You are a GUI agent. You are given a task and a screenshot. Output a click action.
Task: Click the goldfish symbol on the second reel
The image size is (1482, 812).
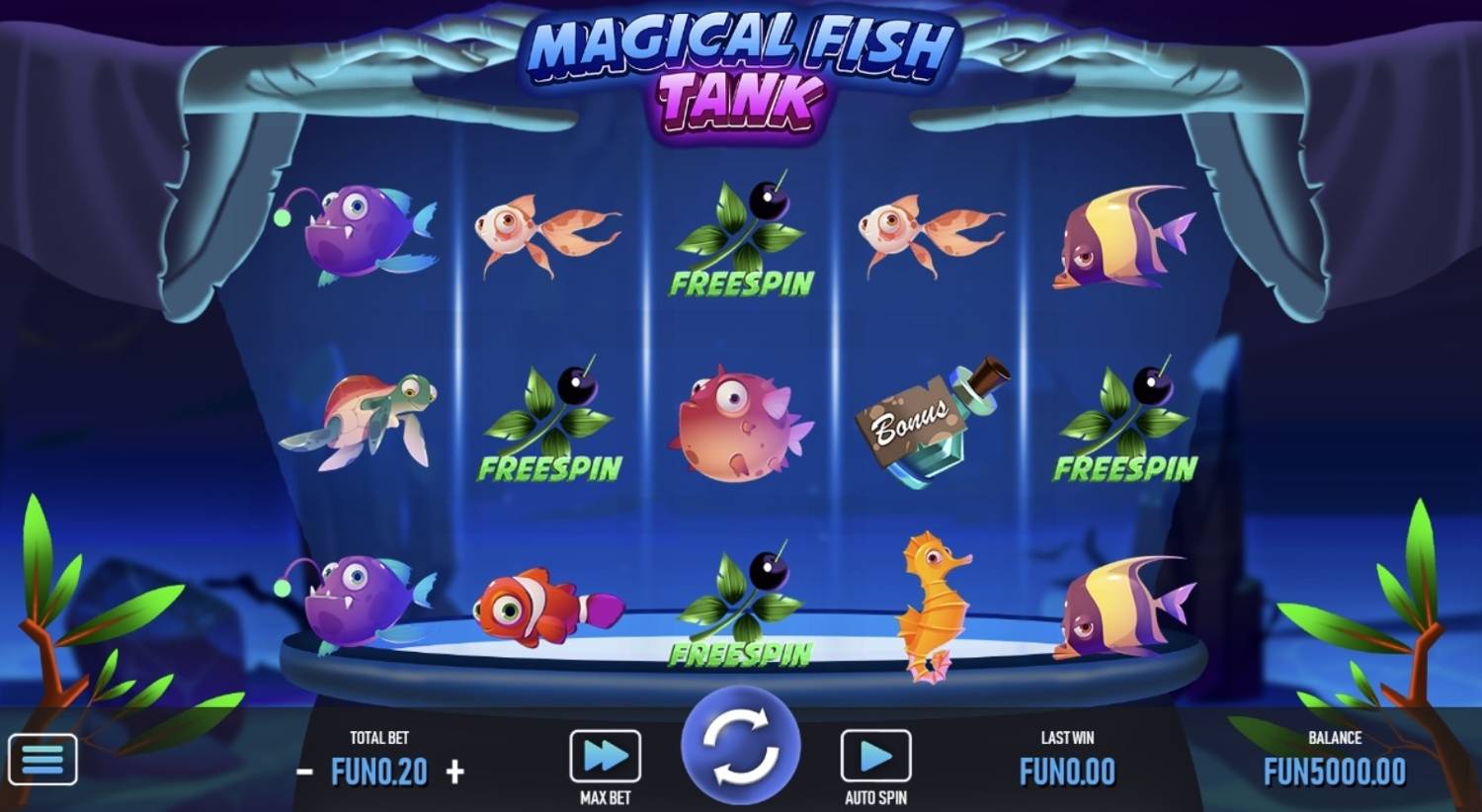(543, 232)
